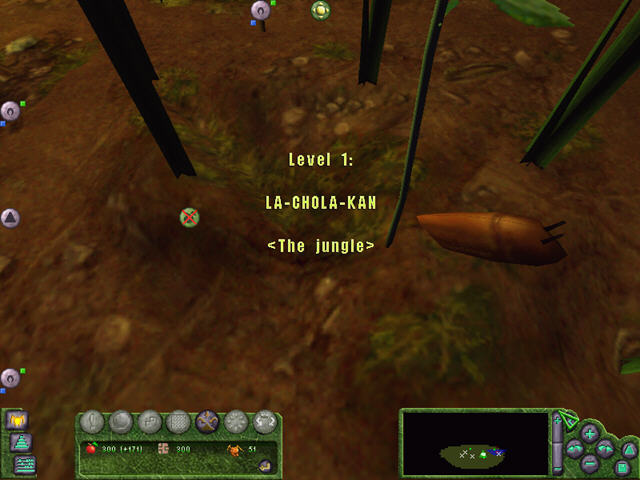Select the red-crossed green circle marker
The height and width of the screenshot is (480, 640).
pyautogui.click(x=189, y=216)
